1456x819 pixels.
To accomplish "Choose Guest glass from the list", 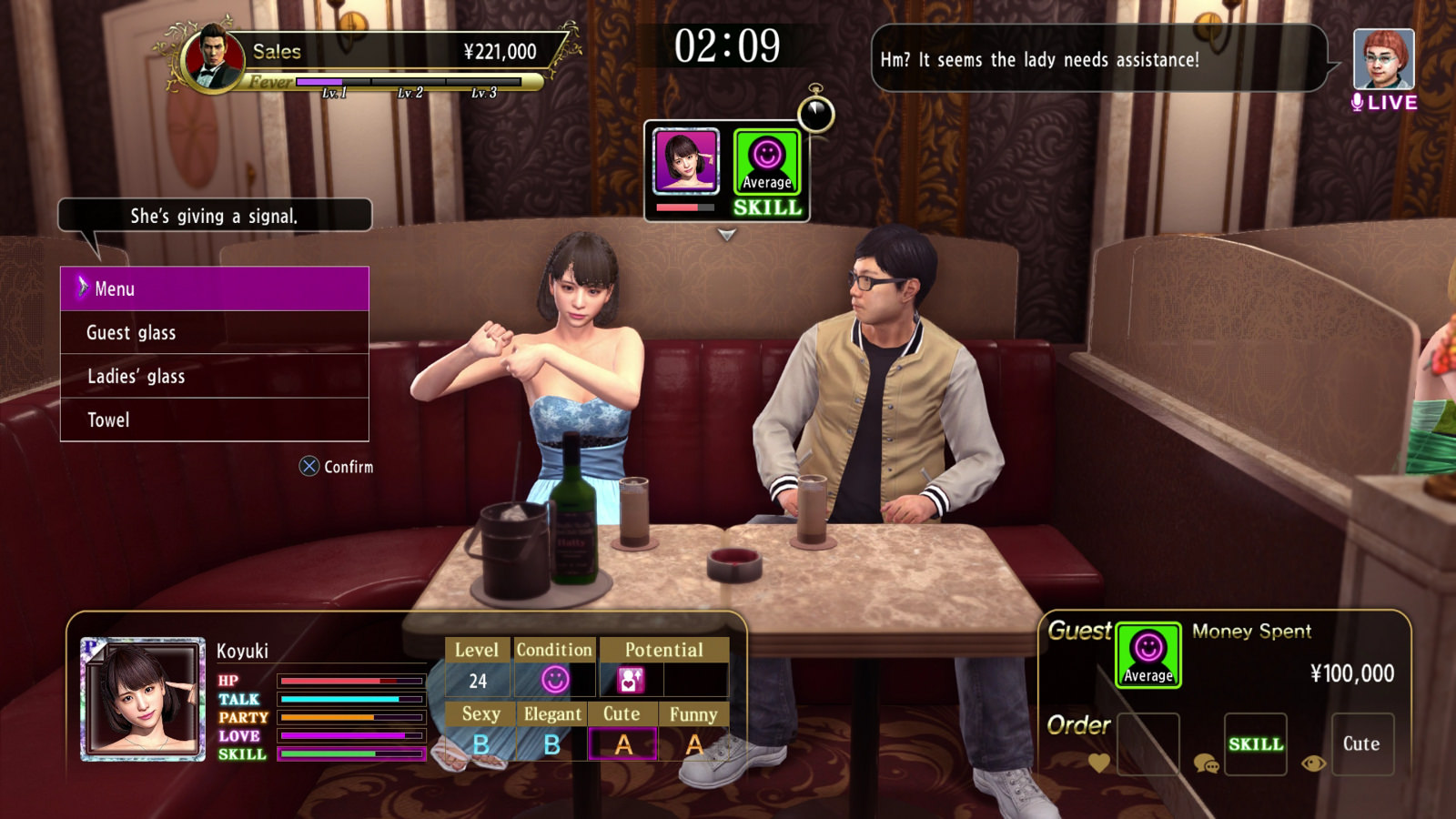I will coord(215,333).
